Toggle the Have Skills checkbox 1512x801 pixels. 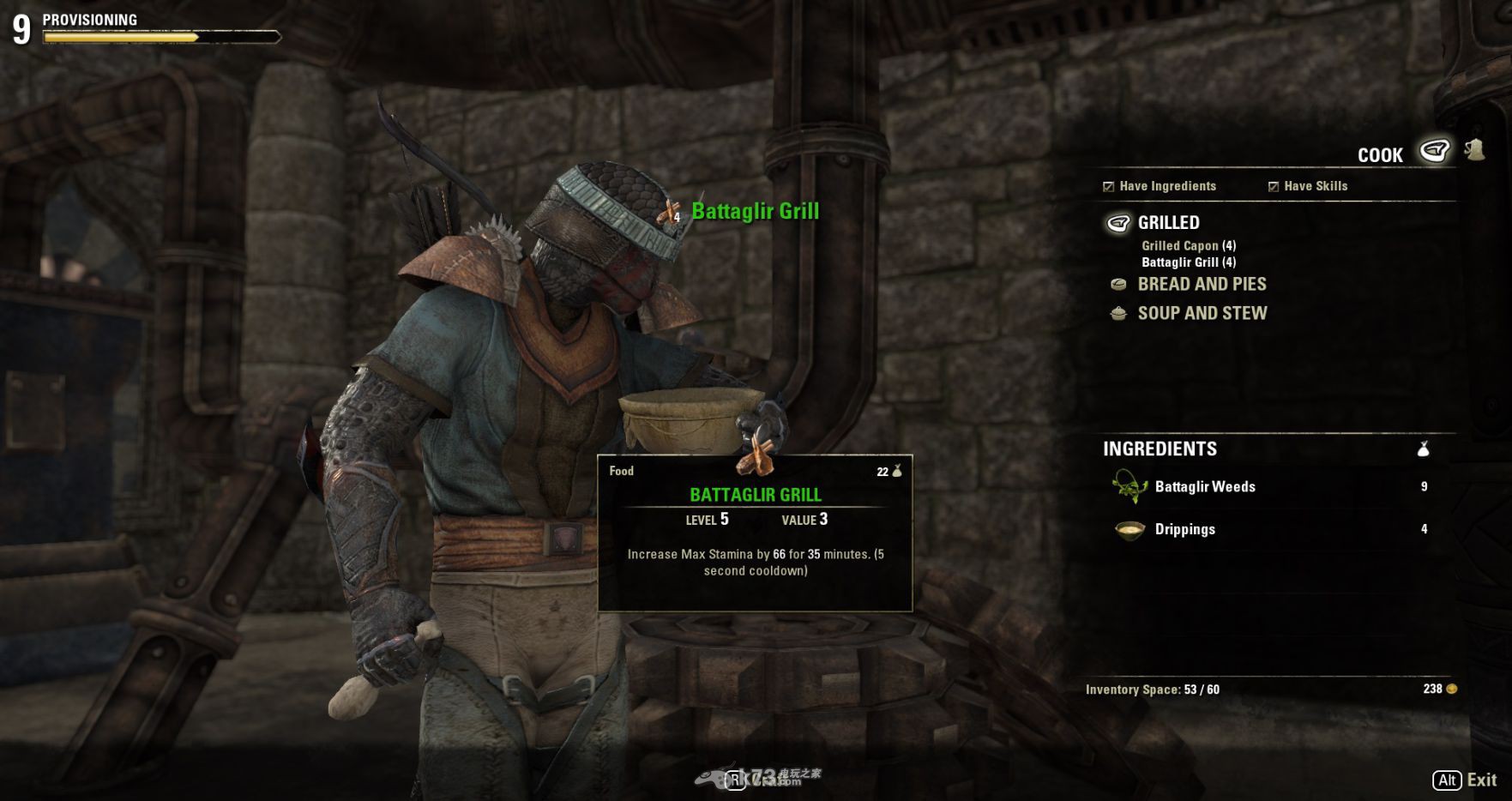(1274, 186)
